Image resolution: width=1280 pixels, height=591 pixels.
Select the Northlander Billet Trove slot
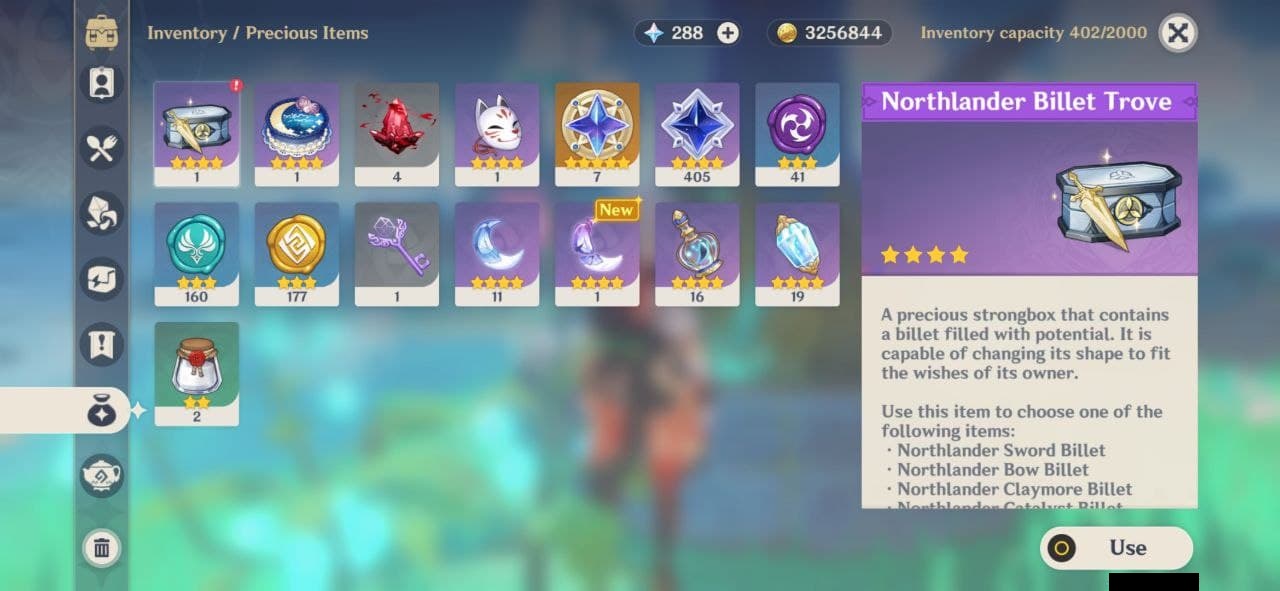click(197, 133)
